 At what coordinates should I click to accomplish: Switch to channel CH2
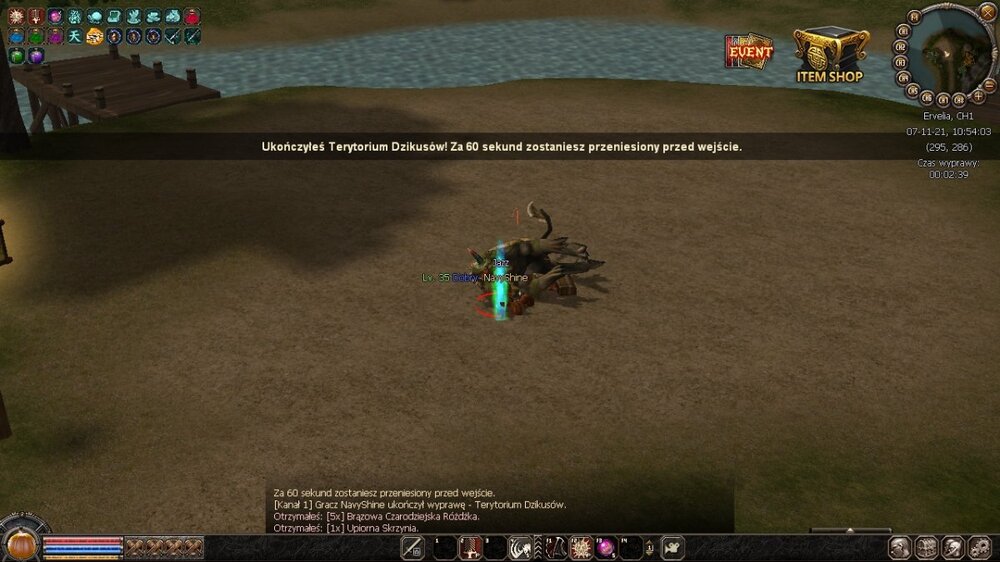tap(901, 46)
